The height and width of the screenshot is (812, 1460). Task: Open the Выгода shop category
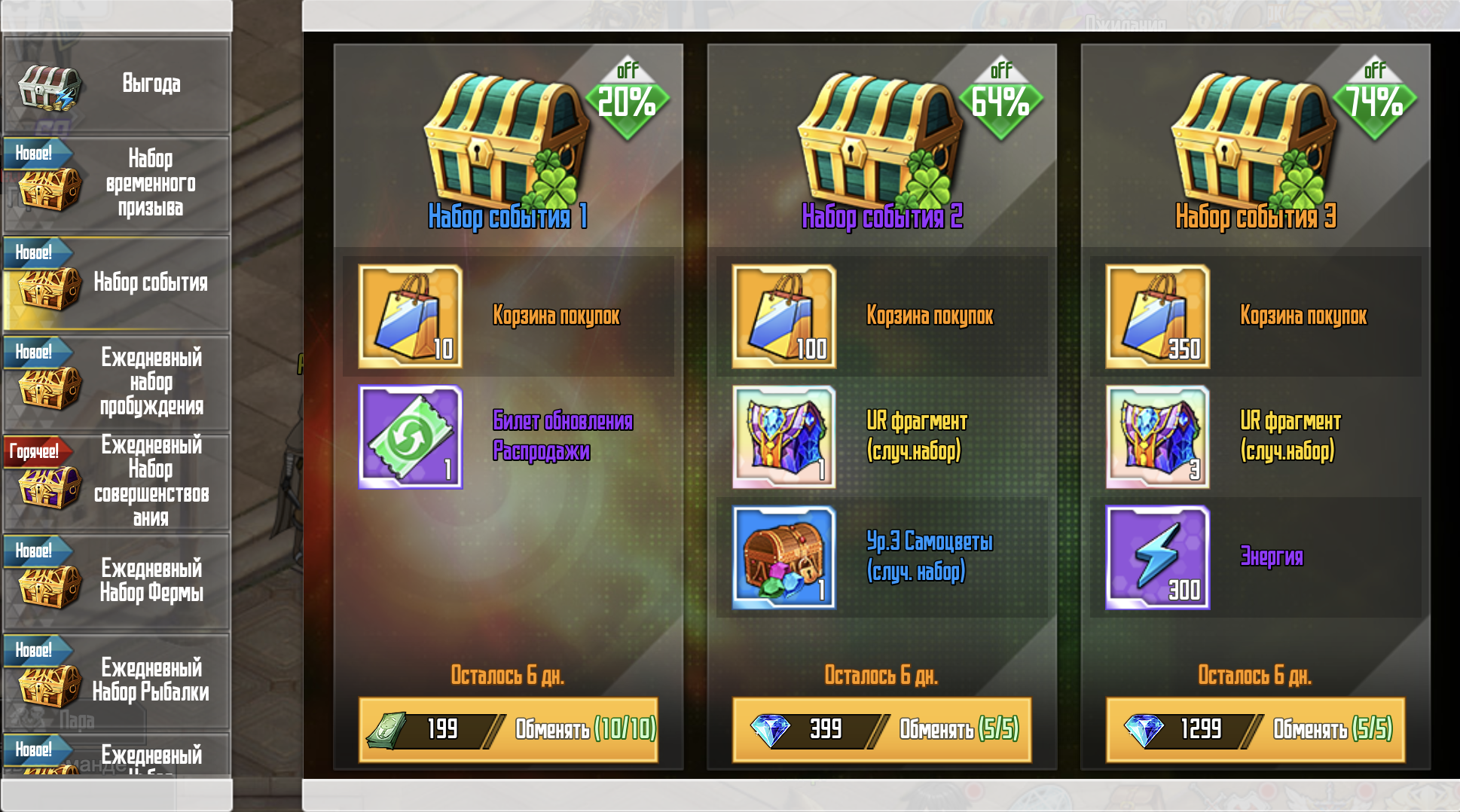pyautogui.click(x=117, y=84)
